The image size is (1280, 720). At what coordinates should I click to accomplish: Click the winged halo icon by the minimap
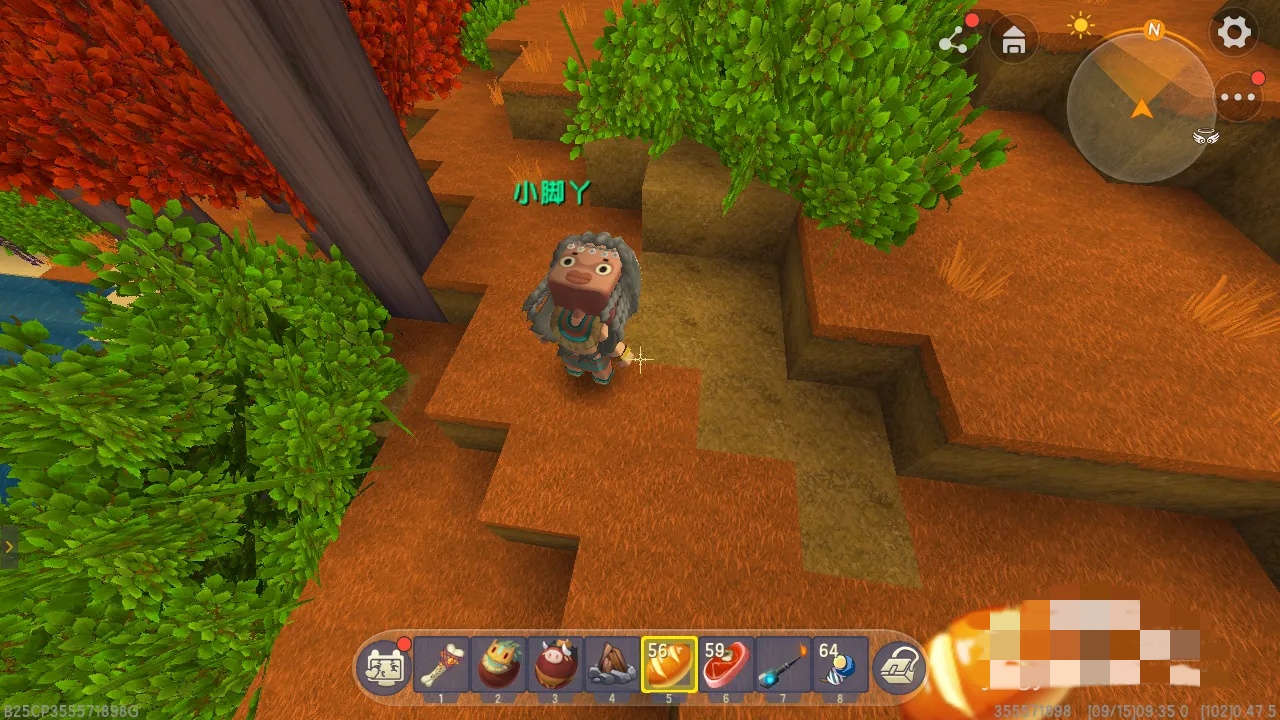click(x=1206, y=138)
